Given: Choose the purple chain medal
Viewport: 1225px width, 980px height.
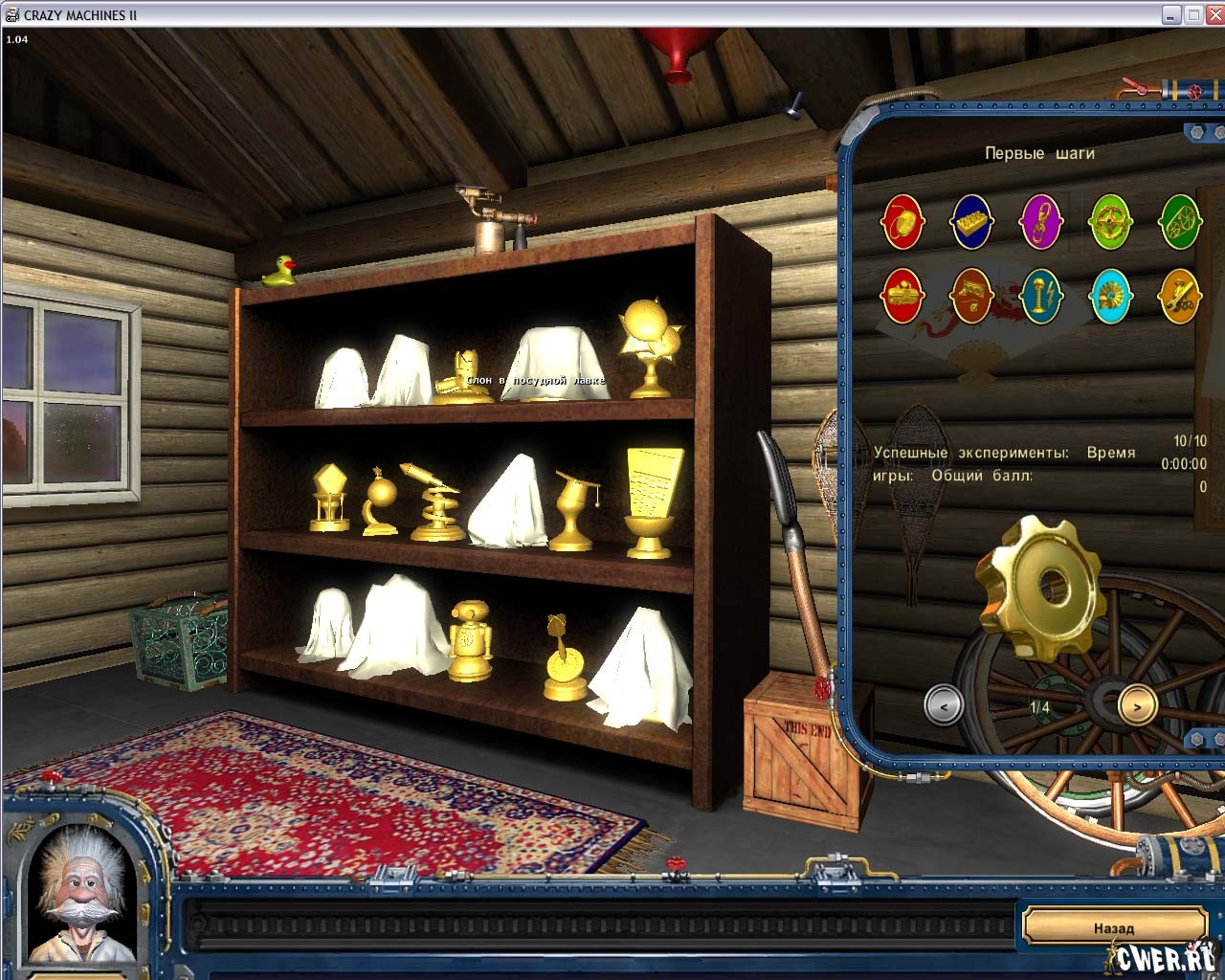Looking at the screenshot, I should point(1041,221).
